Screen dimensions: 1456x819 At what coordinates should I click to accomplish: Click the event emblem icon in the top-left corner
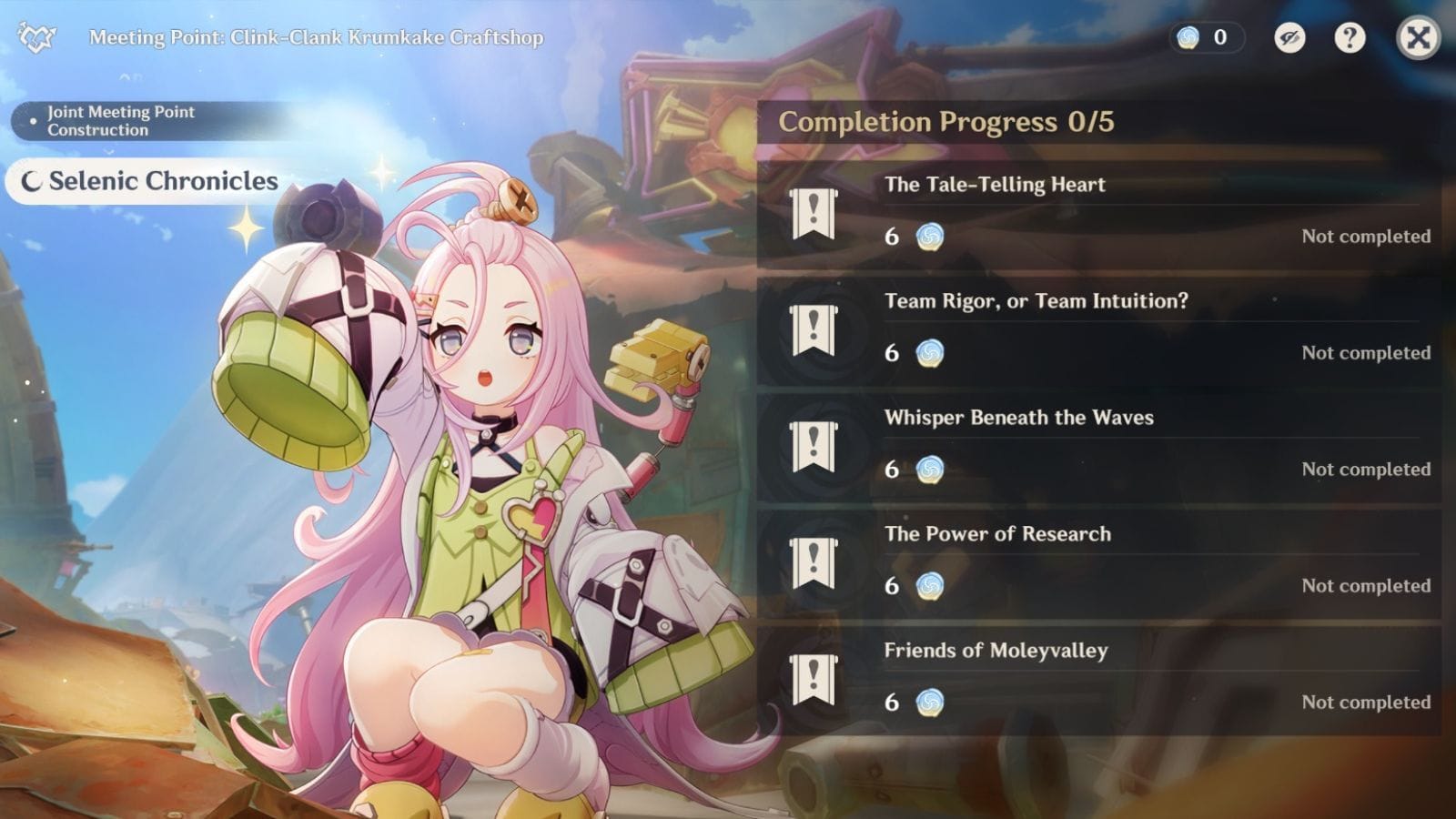34,36
